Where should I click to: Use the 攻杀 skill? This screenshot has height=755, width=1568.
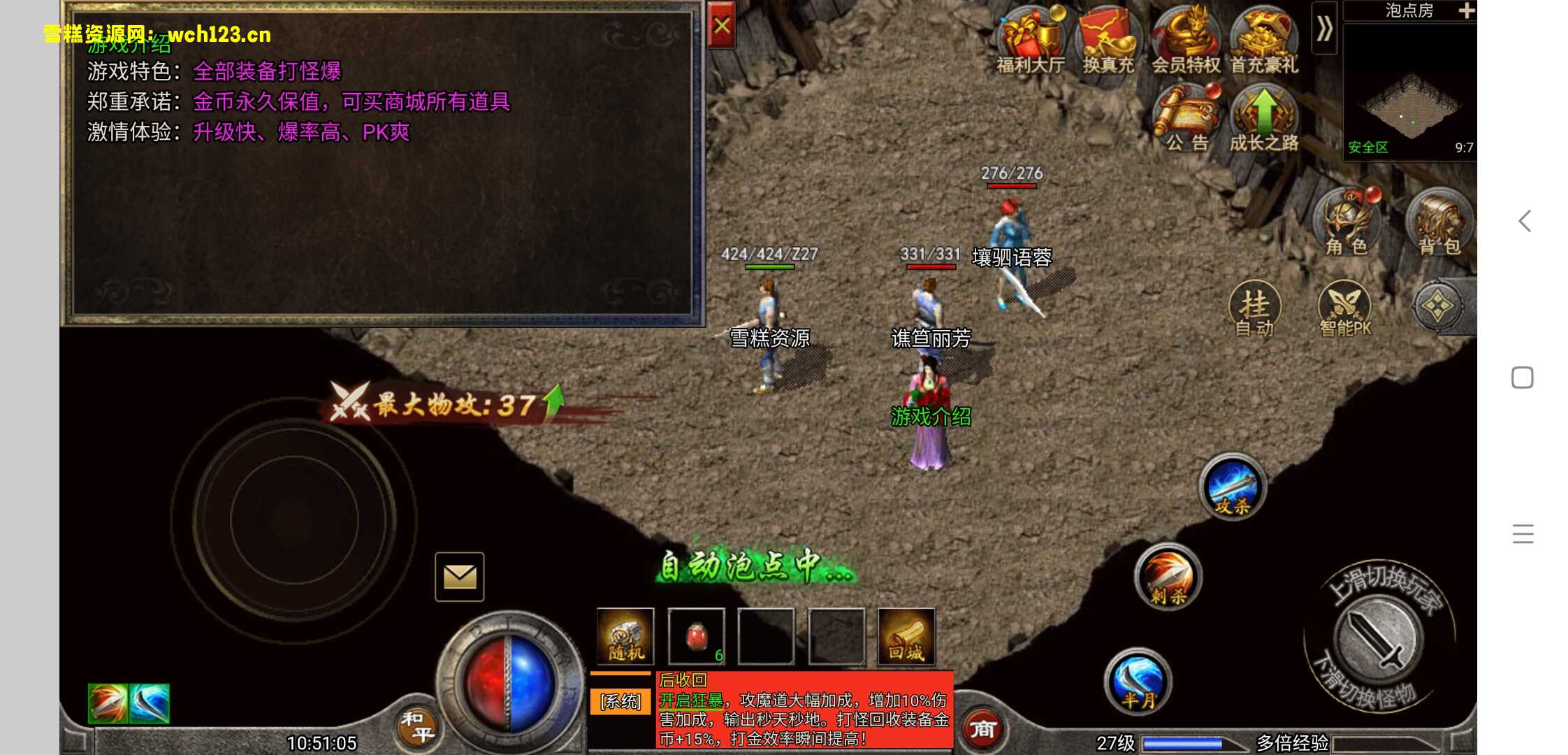pyautogui.click(x=1233, y=487)
